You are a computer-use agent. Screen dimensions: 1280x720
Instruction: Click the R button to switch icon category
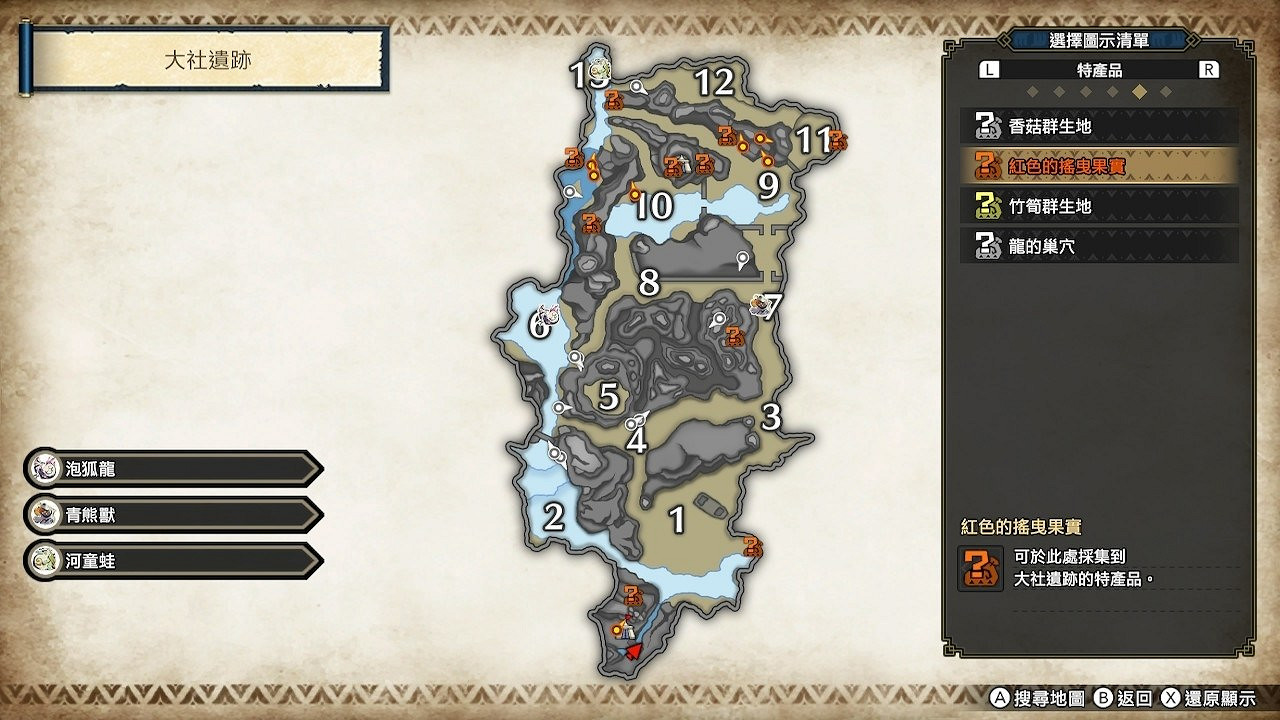(1211, 69)
